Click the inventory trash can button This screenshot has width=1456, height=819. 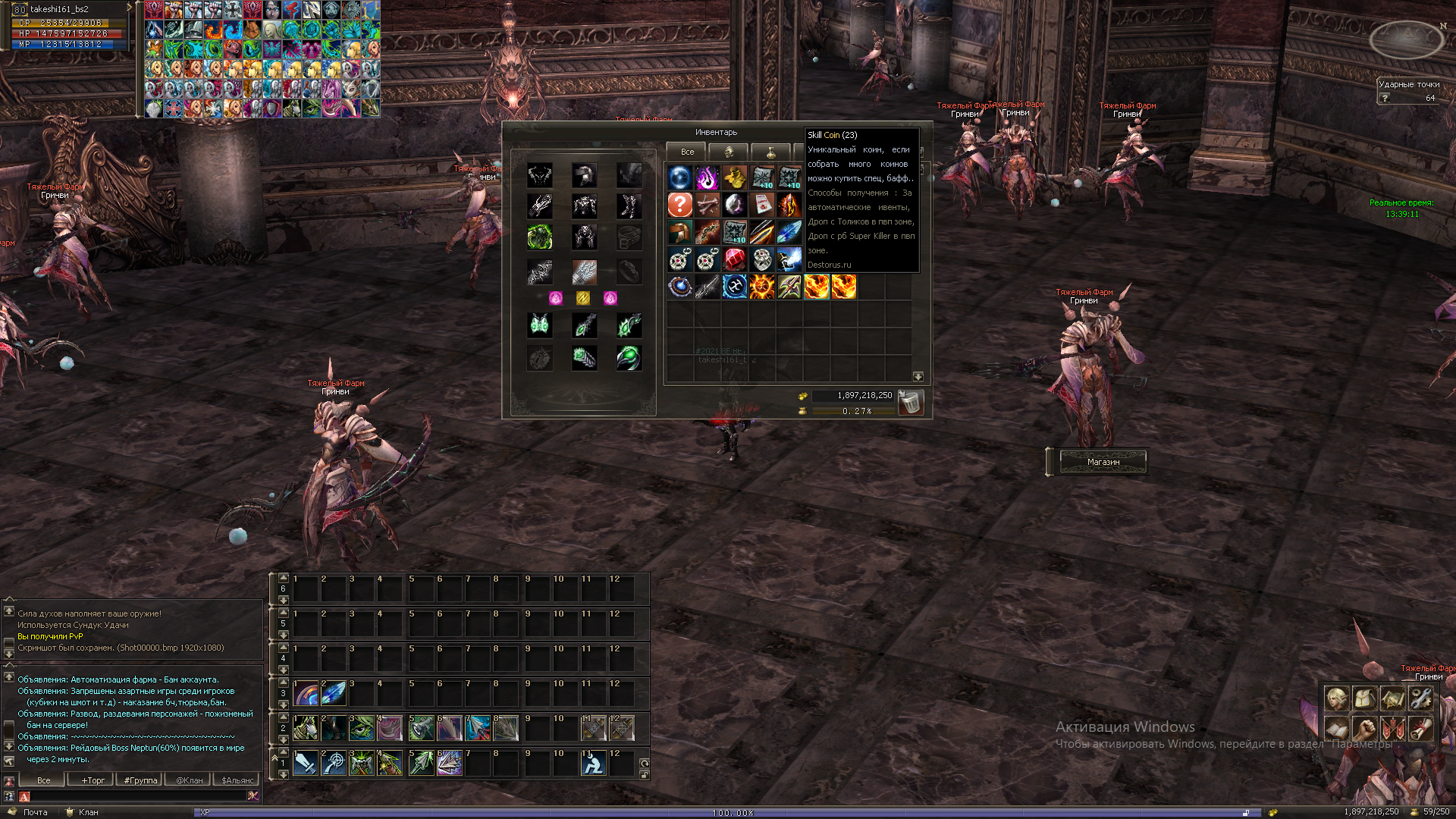pyautogui.click(x=910, y=402)
